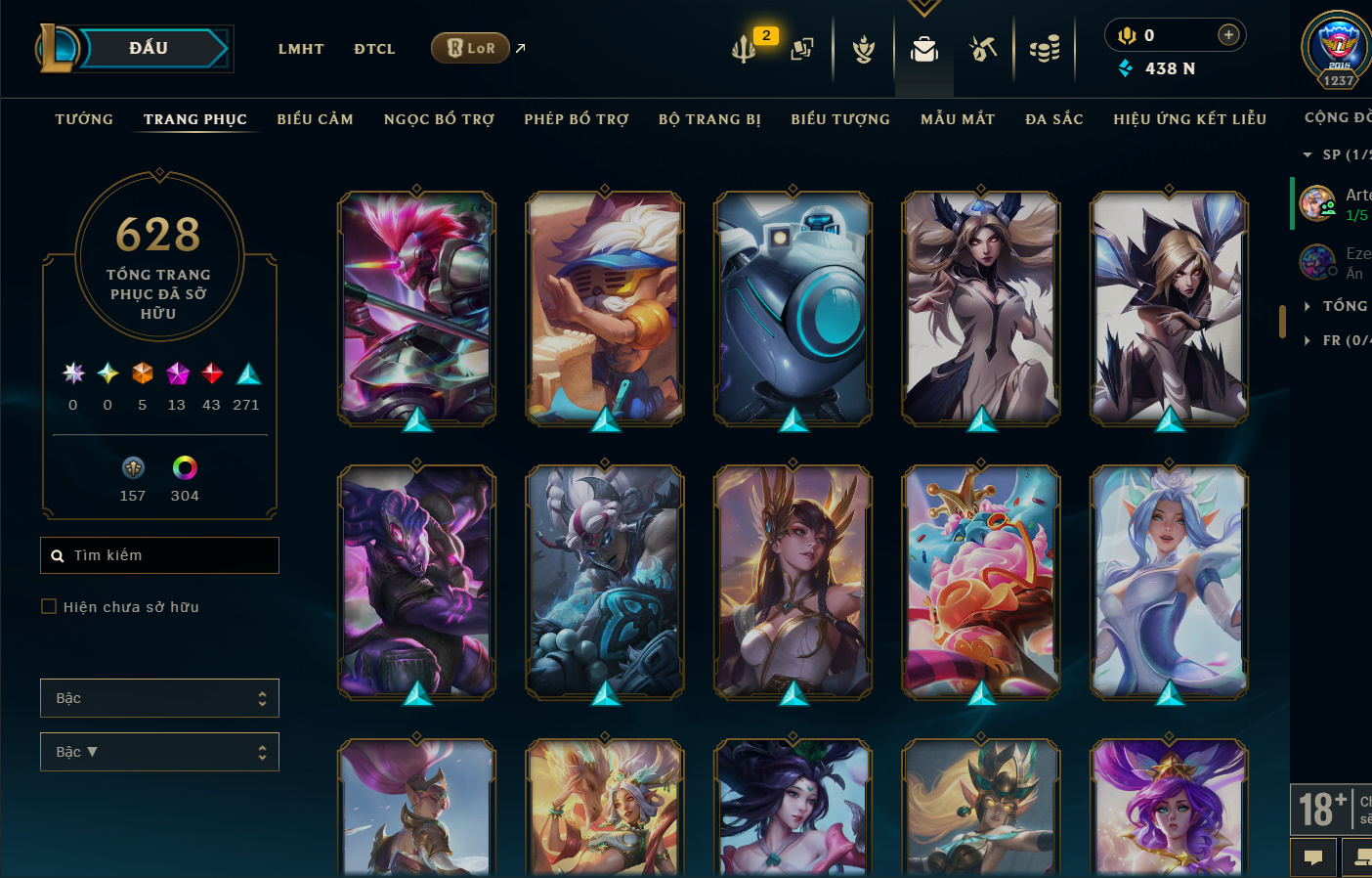This screenshot has height=878, width=1372.
Task: Show the BỘ TRANG BỊ tab
Action: [709, 119]
